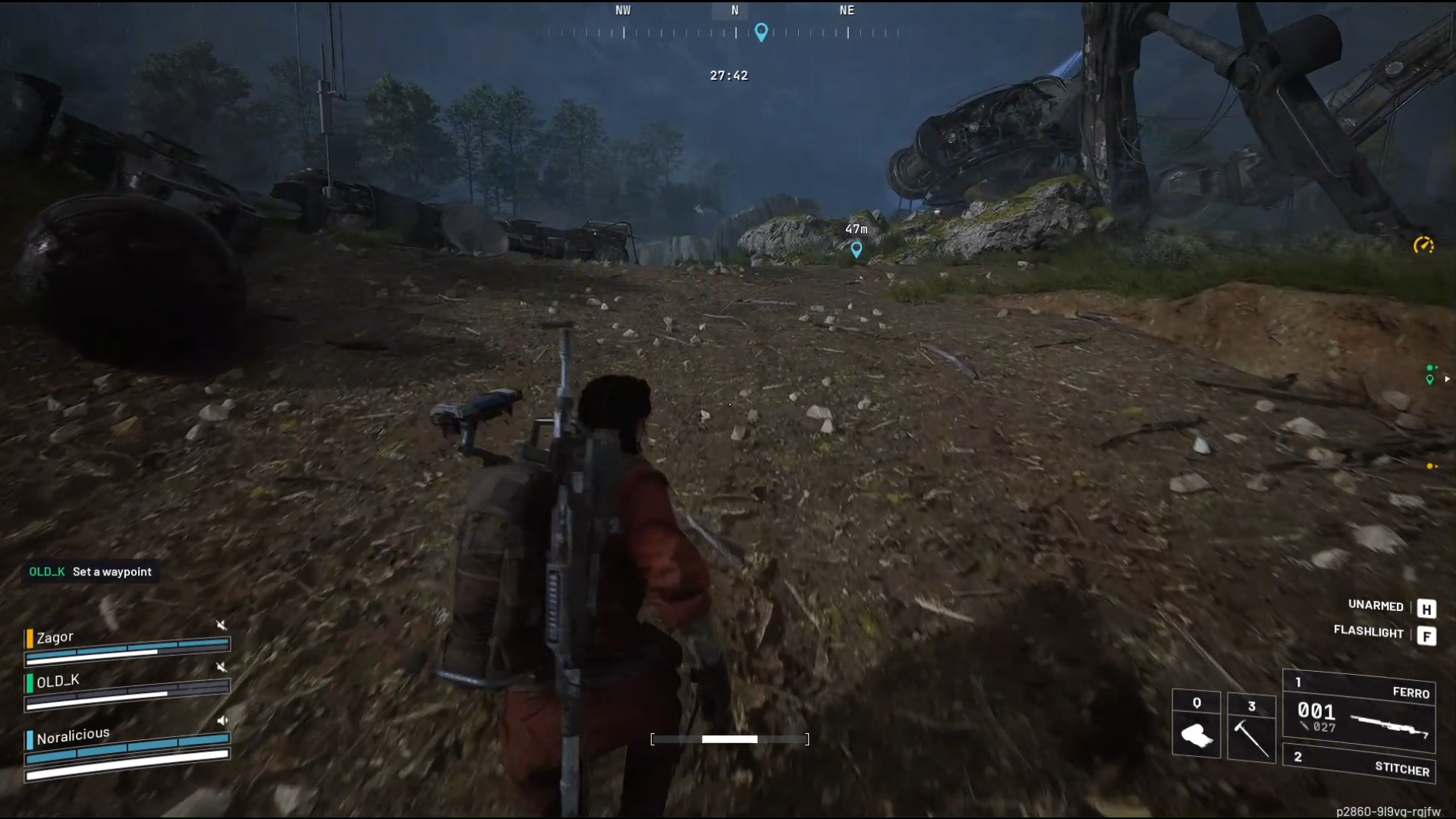Switch to the Stitcher weapon slot
Screen dimensions: 1456x819
pyautogui.click(x=1358, y=764)
